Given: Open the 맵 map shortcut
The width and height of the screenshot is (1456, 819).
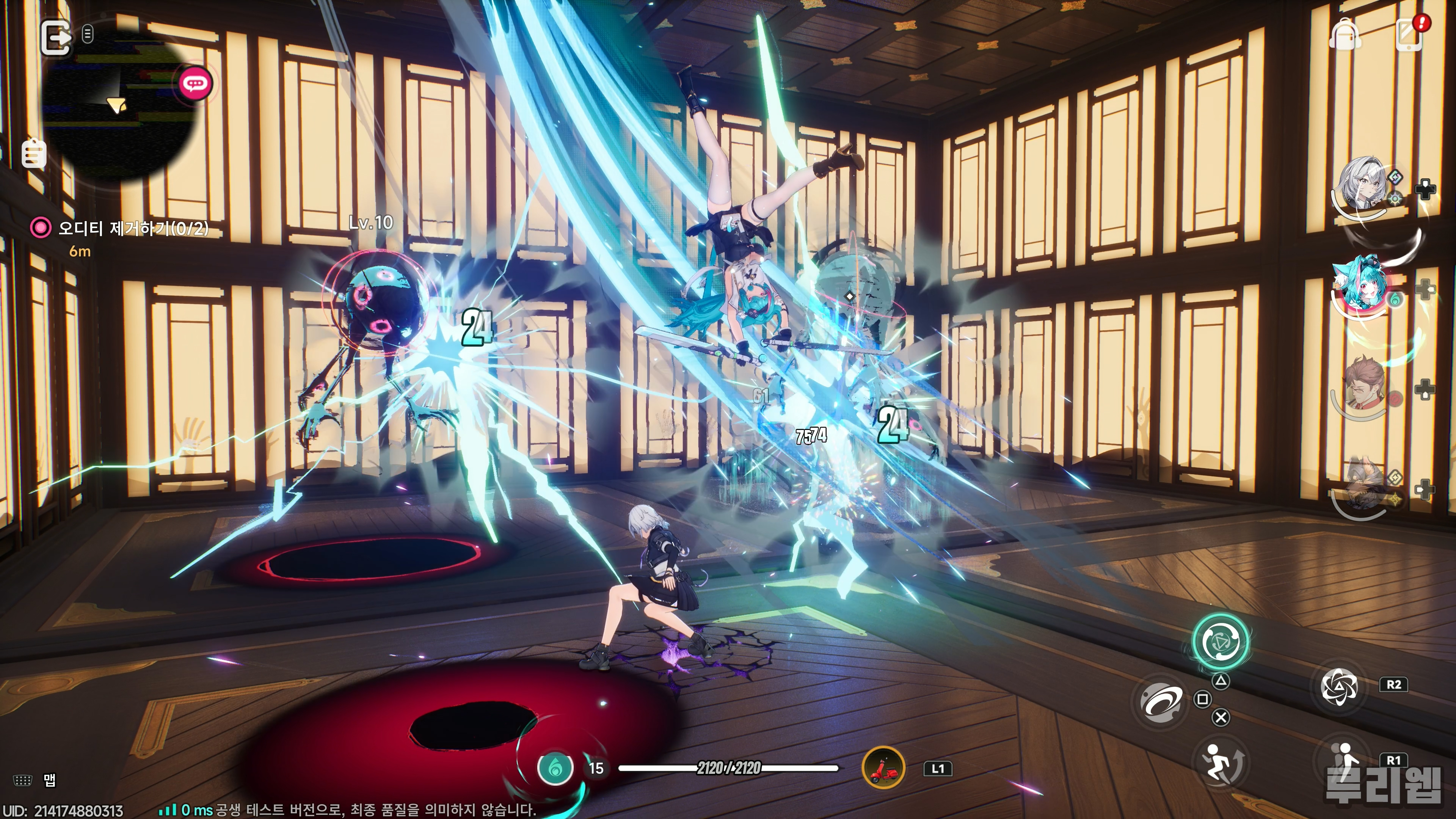Looking at the screenshot, I should pyautogui.click(x=49, y=781).
